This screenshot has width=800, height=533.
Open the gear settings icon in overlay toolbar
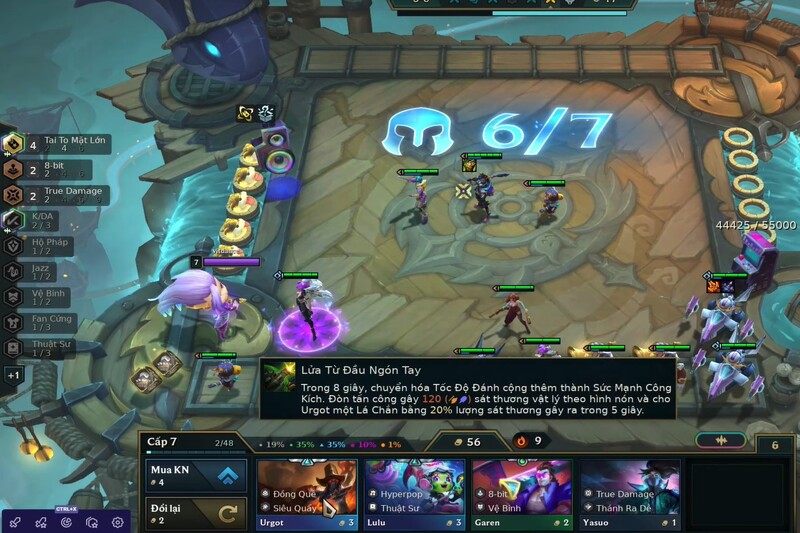click(x=118, y=522)
